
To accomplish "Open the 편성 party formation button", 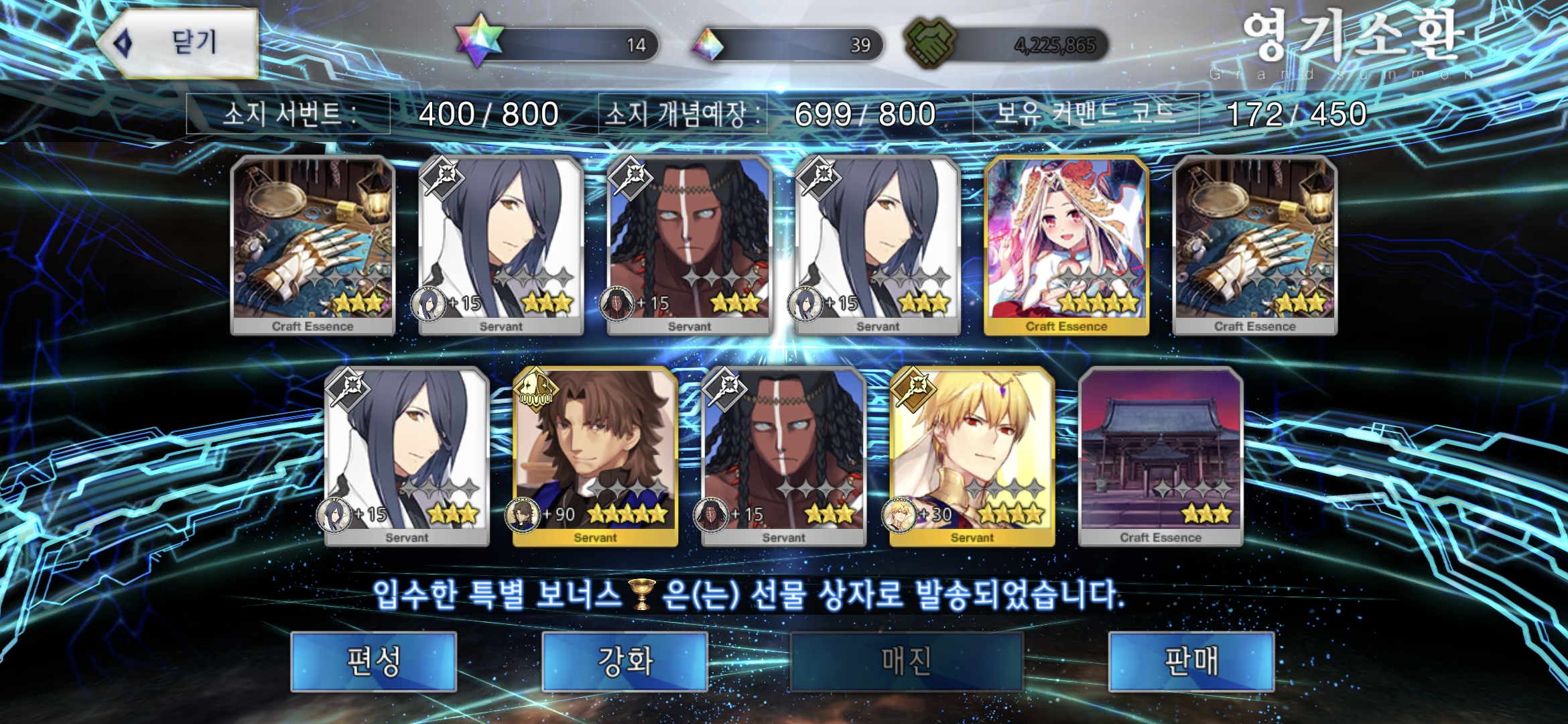I will 374,661.
